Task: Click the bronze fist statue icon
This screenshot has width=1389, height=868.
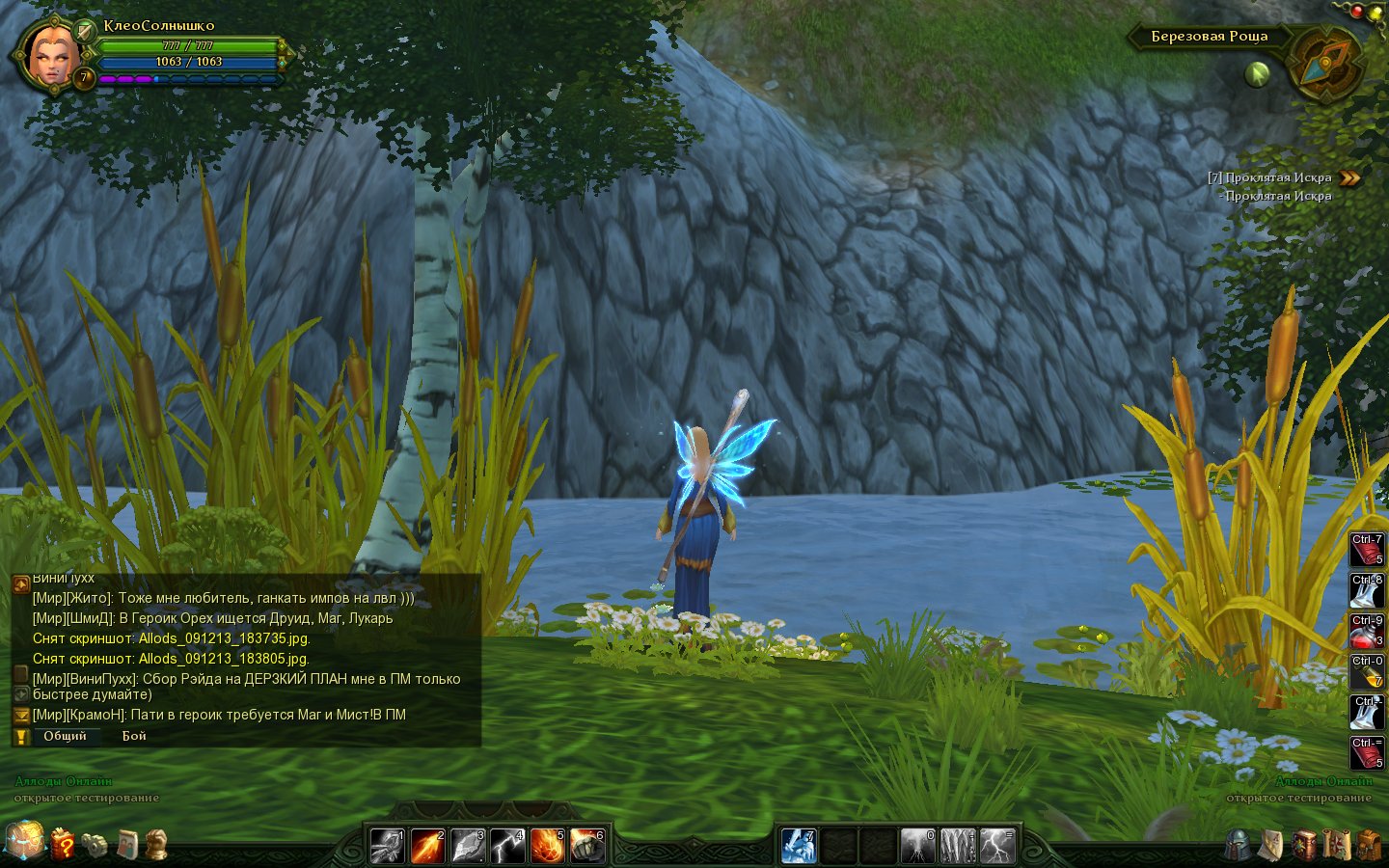Action: 156,845
